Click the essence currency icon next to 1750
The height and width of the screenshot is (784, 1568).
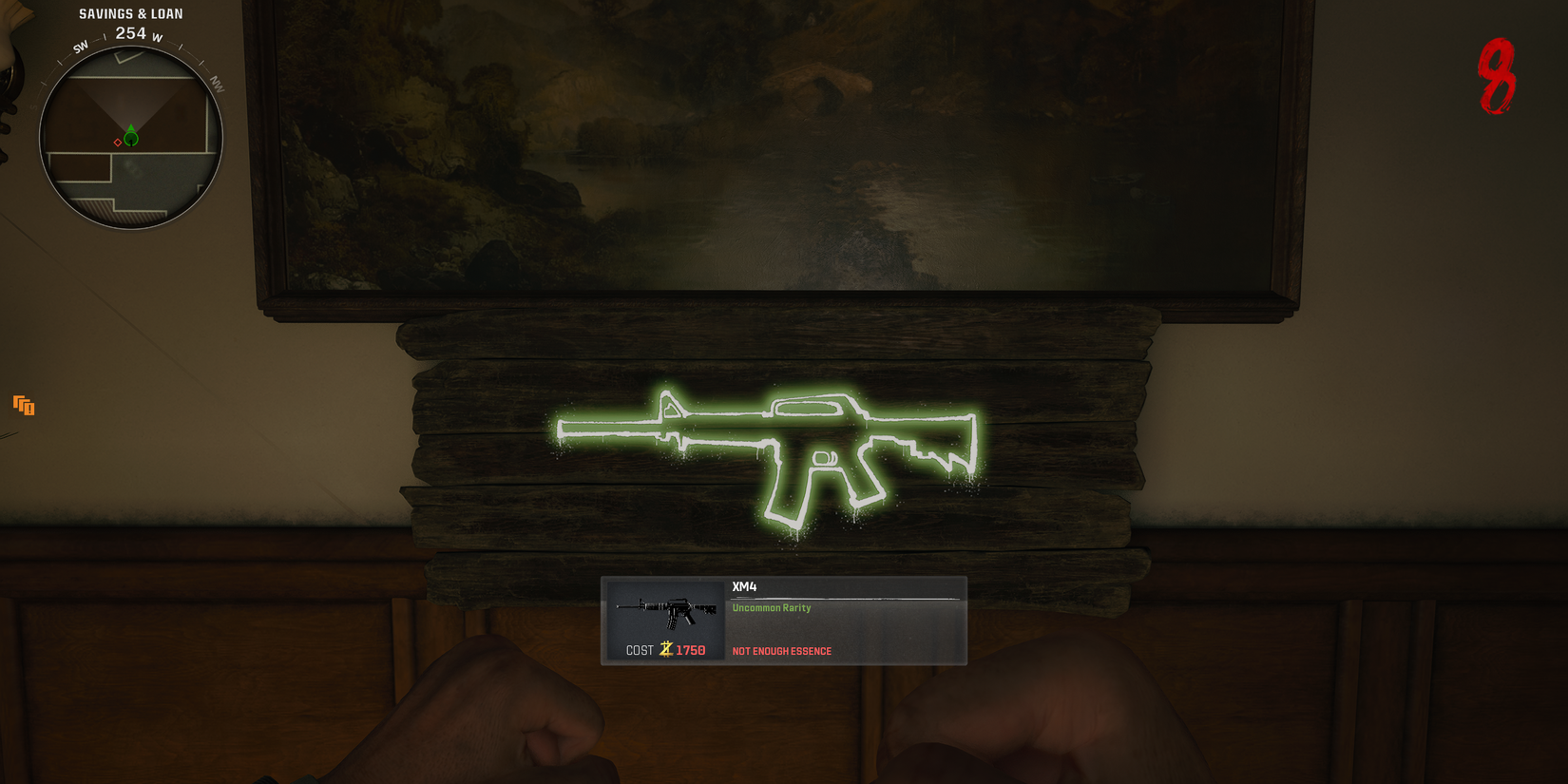pos(666,649)
